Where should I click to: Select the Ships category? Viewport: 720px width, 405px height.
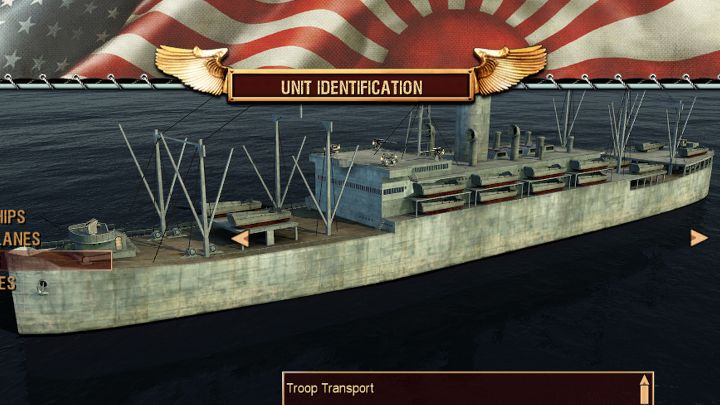pyautogui.click(x=13, y=216)
